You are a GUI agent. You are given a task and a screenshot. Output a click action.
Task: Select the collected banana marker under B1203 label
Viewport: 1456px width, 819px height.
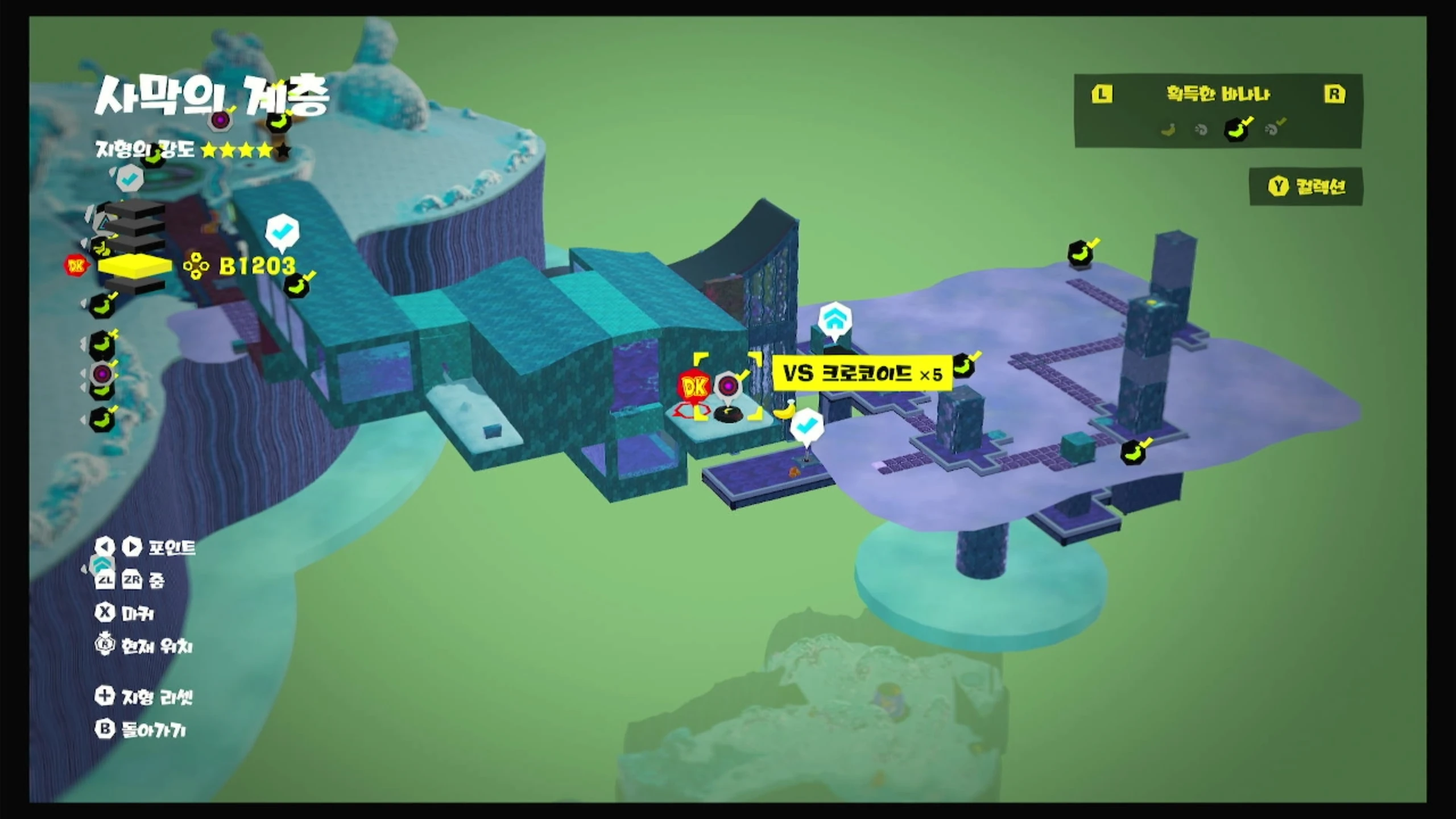point(297,286)
